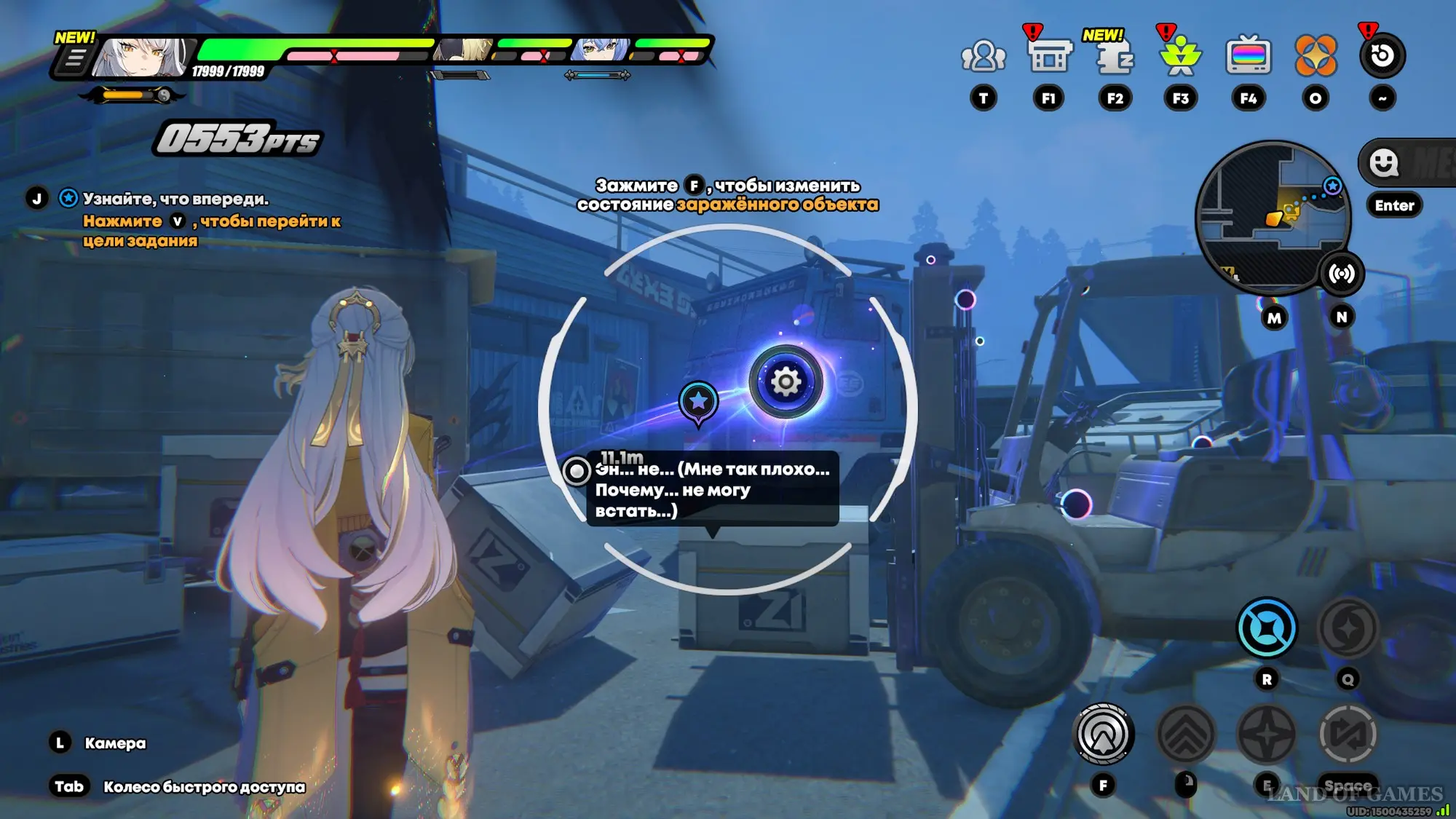
Task: Click the circular rewind arrow icon
Action: pos(1382,56)
